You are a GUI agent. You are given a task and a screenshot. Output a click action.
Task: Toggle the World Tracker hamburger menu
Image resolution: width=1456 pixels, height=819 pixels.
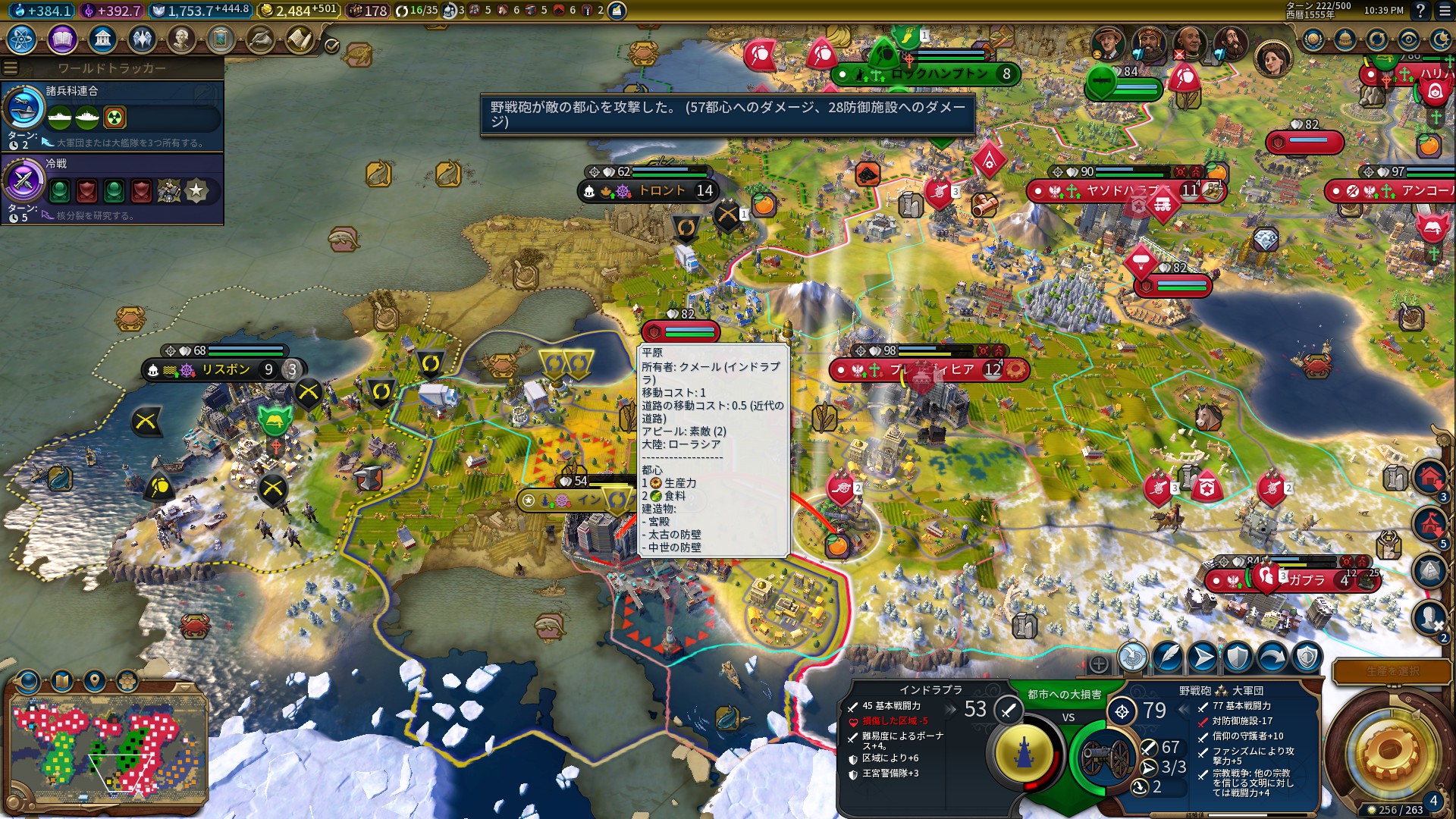(11, 68)
